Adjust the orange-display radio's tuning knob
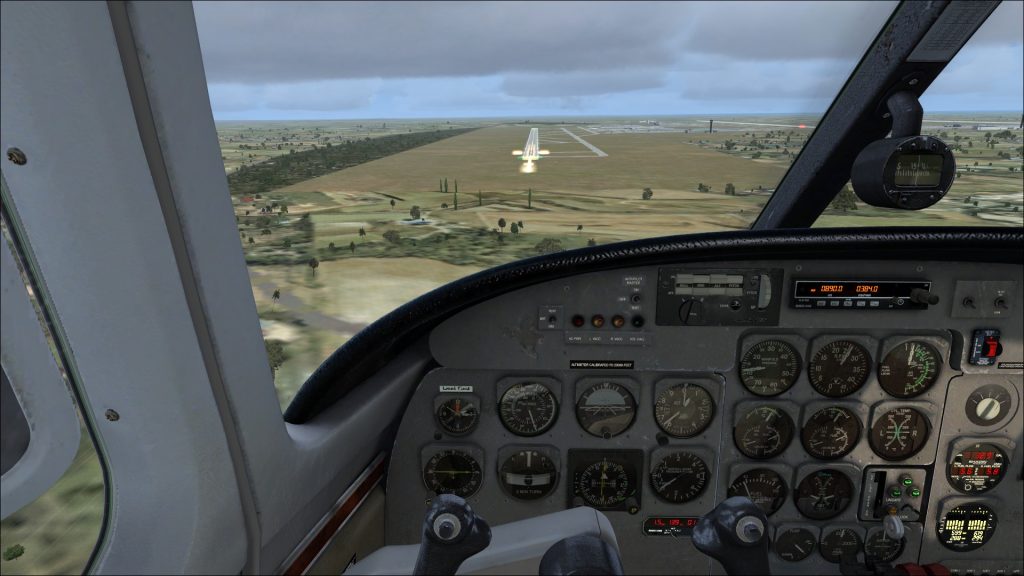The height and width of the screenshot is (576, 1024). pos(920,296)
